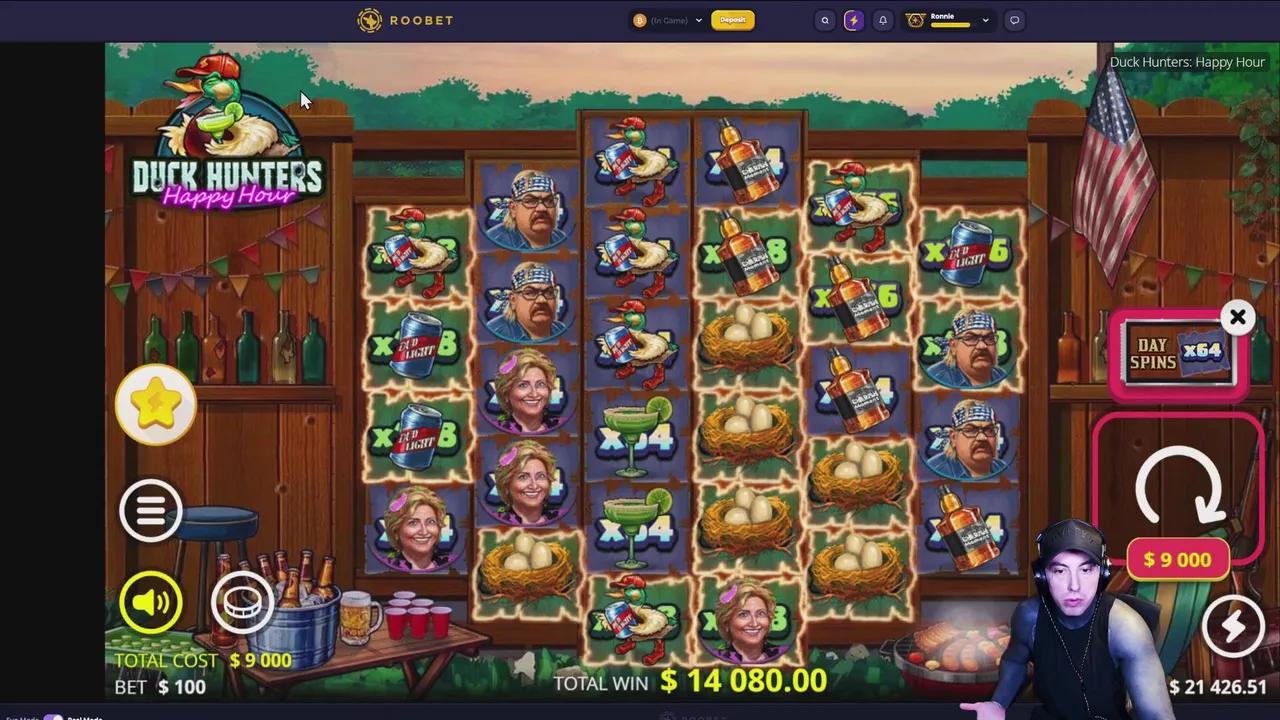Check notifications via the bell icon
Viewport: 1280px width, 720px height.
[x=882, y=19]
